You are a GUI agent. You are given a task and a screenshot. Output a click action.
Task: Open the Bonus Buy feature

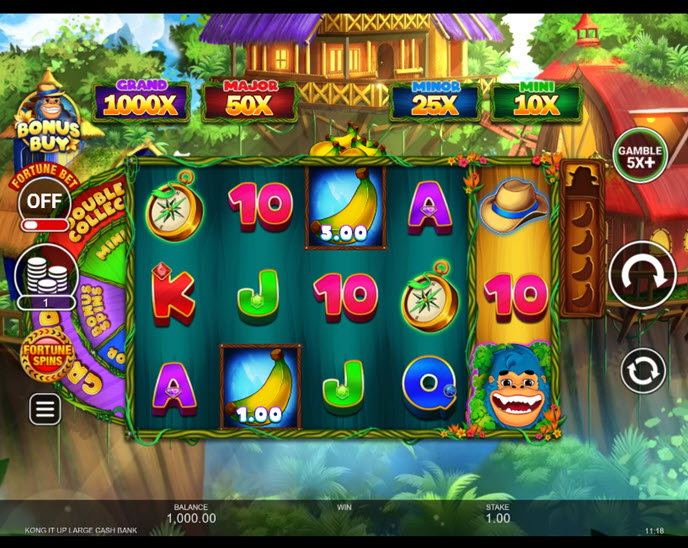coord(44,117)
